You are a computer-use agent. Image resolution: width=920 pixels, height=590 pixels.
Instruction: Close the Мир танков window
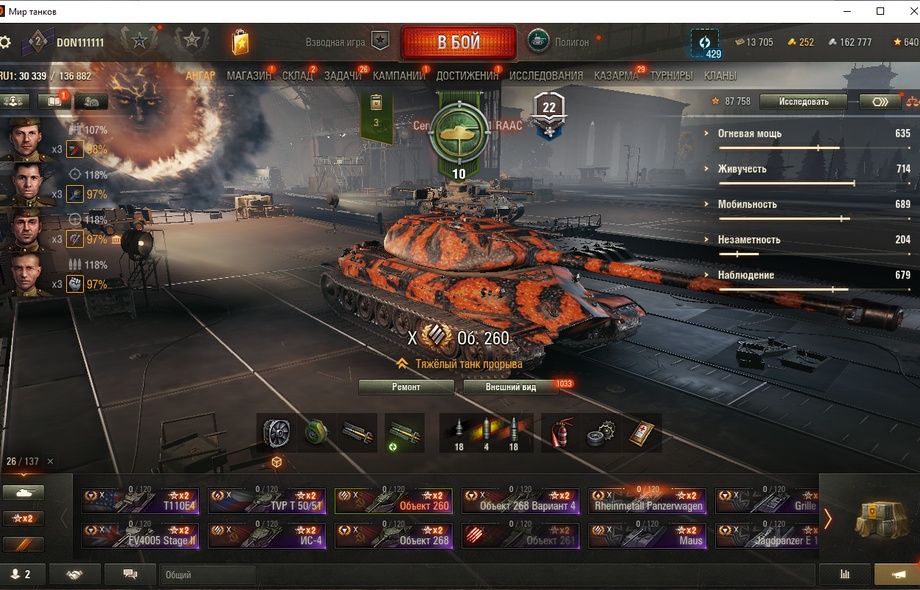tap(905, 11)
